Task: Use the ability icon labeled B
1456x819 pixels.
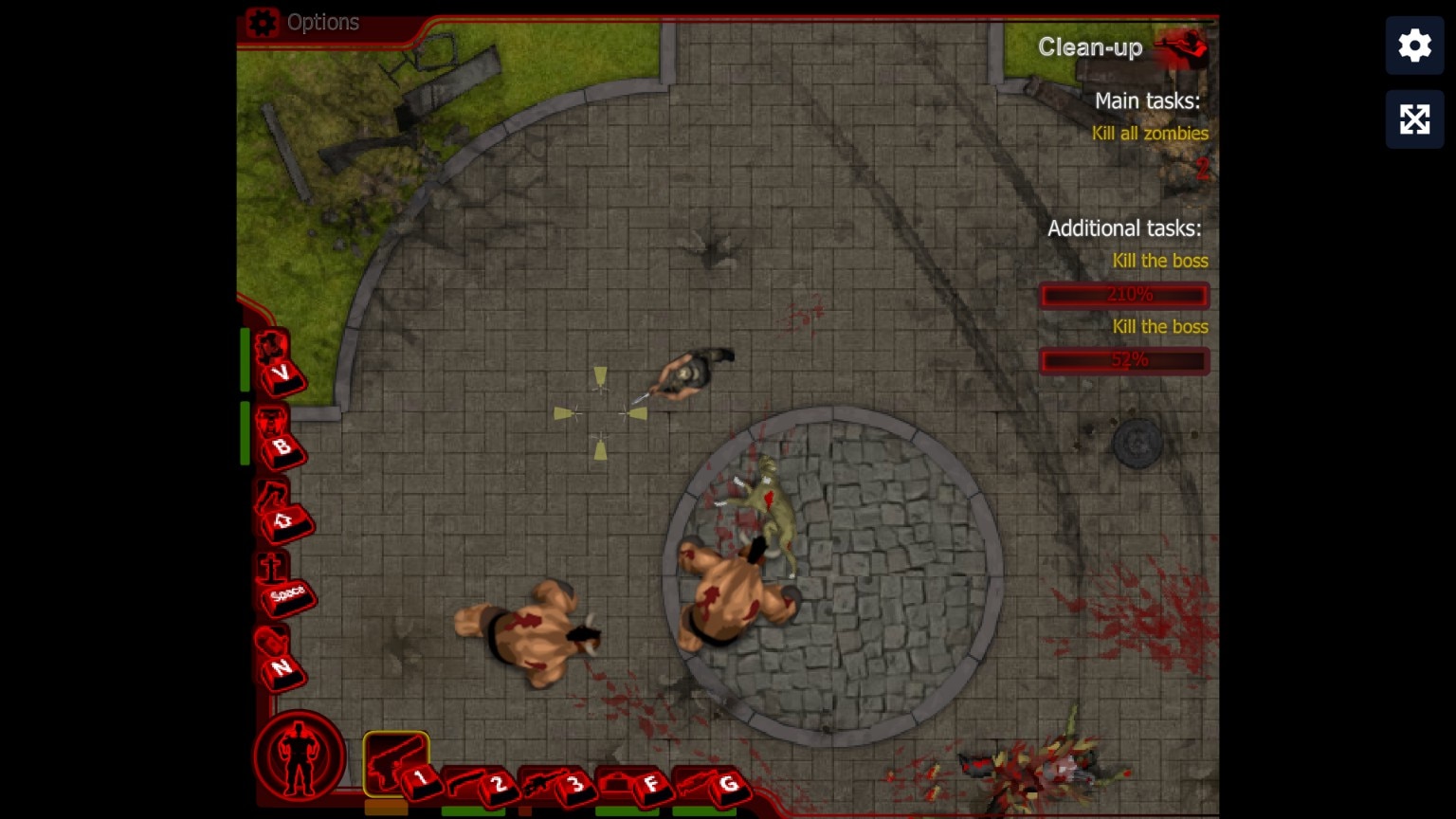Action: point(276,436)
